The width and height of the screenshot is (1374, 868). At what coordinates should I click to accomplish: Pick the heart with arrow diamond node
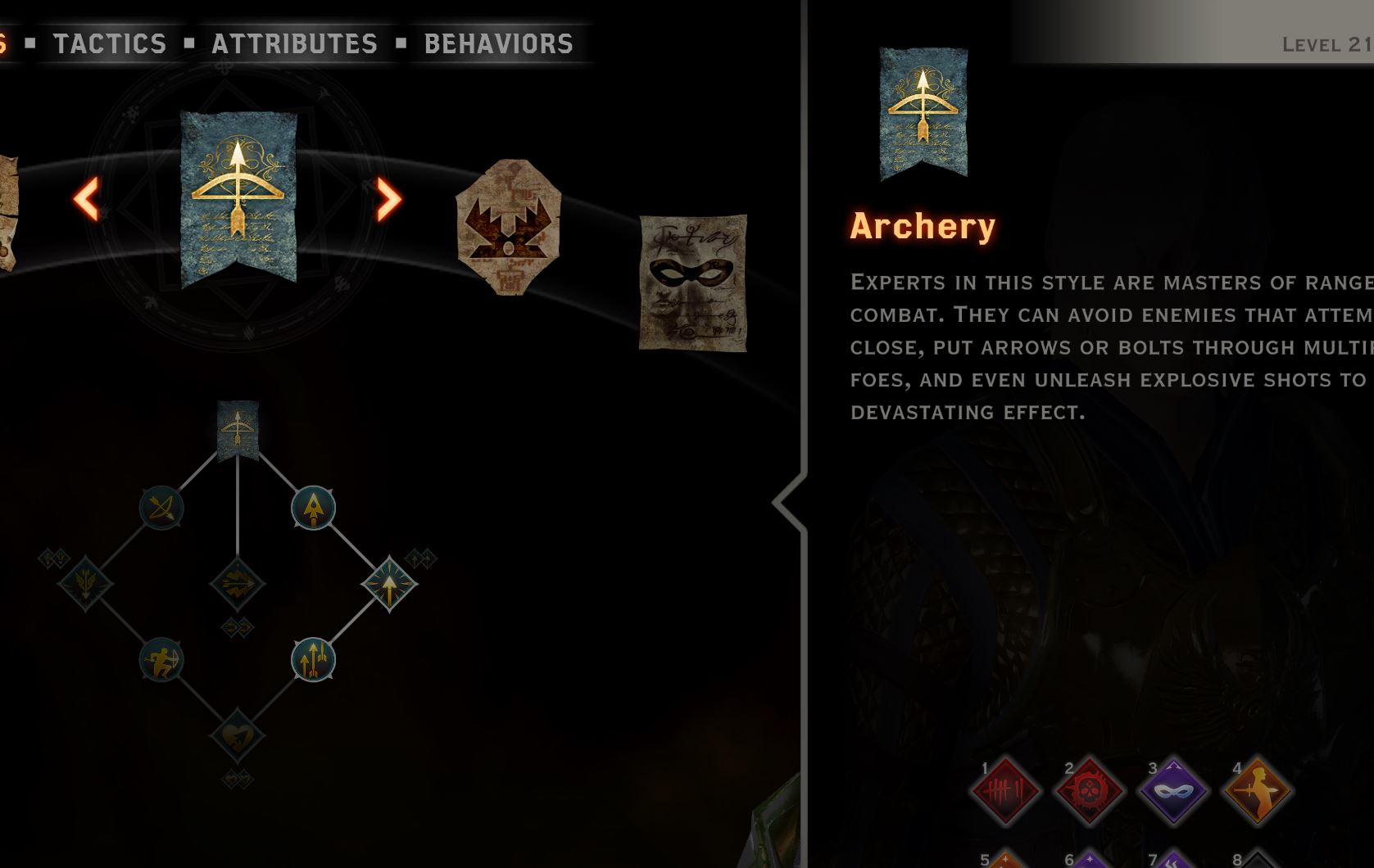click(x=238, y=735)
